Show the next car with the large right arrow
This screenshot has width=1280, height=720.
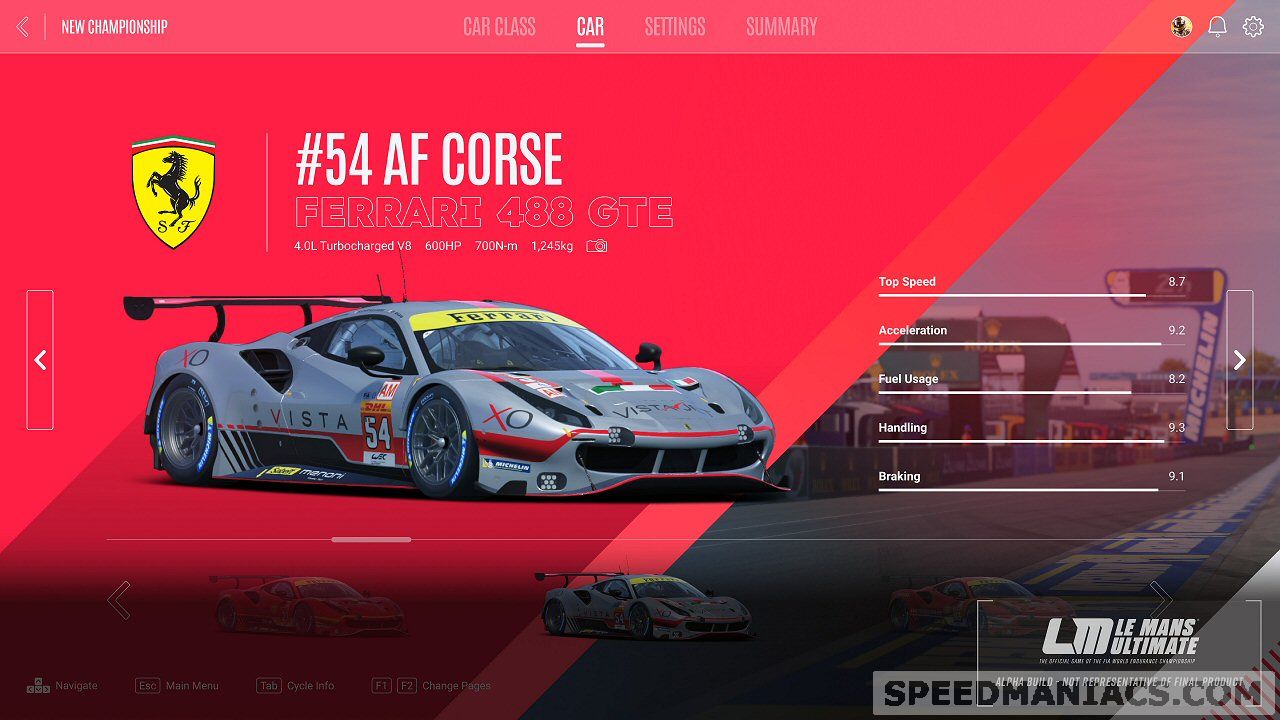1239,360
